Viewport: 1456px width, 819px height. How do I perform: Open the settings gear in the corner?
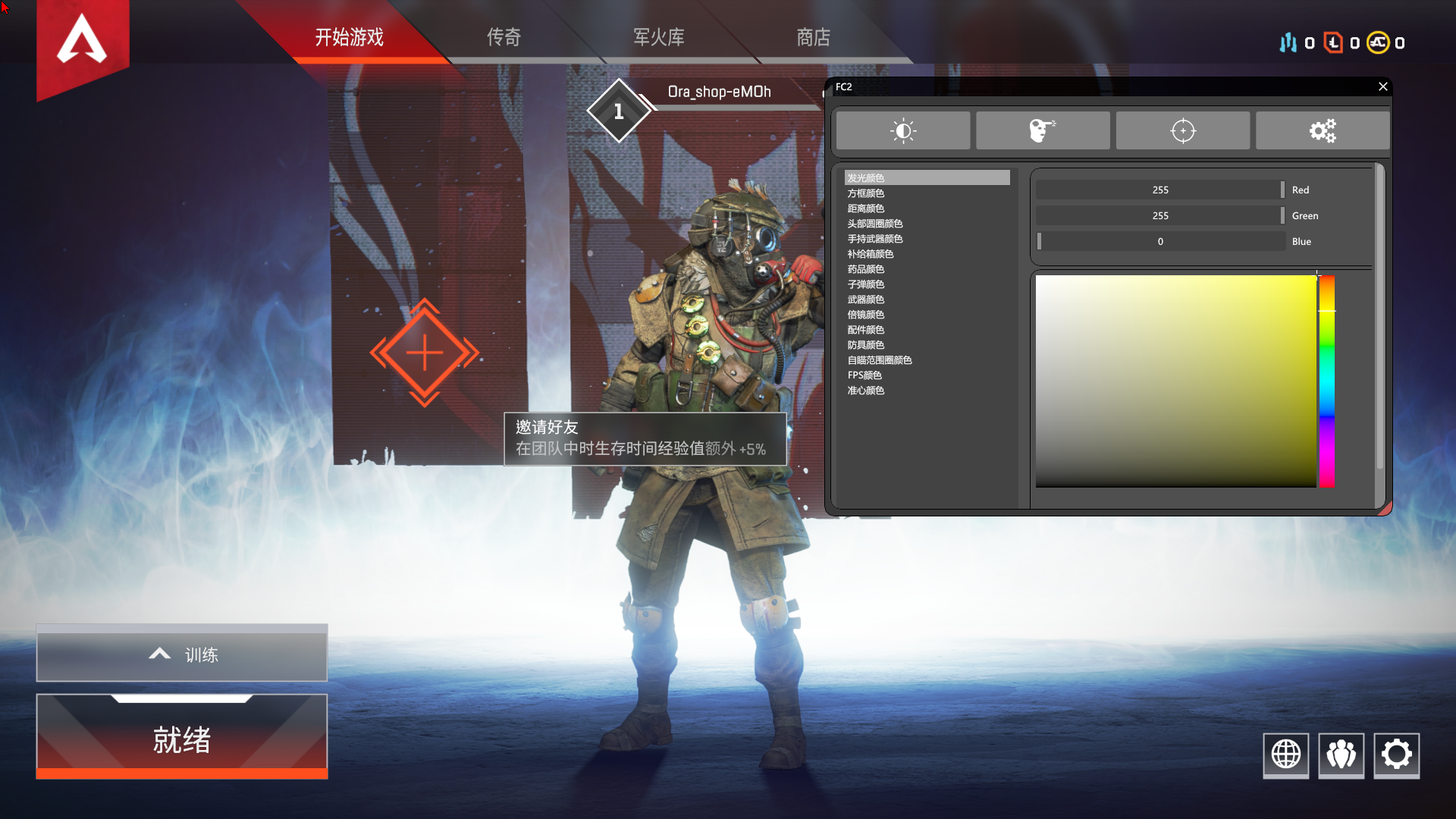tap(1396, 755)
